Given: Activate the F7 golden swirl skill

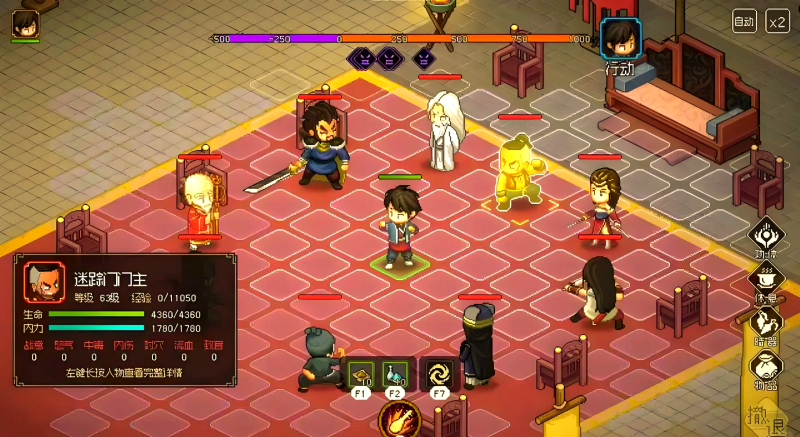Looking at the screenshot, I should tap(438, 373).
